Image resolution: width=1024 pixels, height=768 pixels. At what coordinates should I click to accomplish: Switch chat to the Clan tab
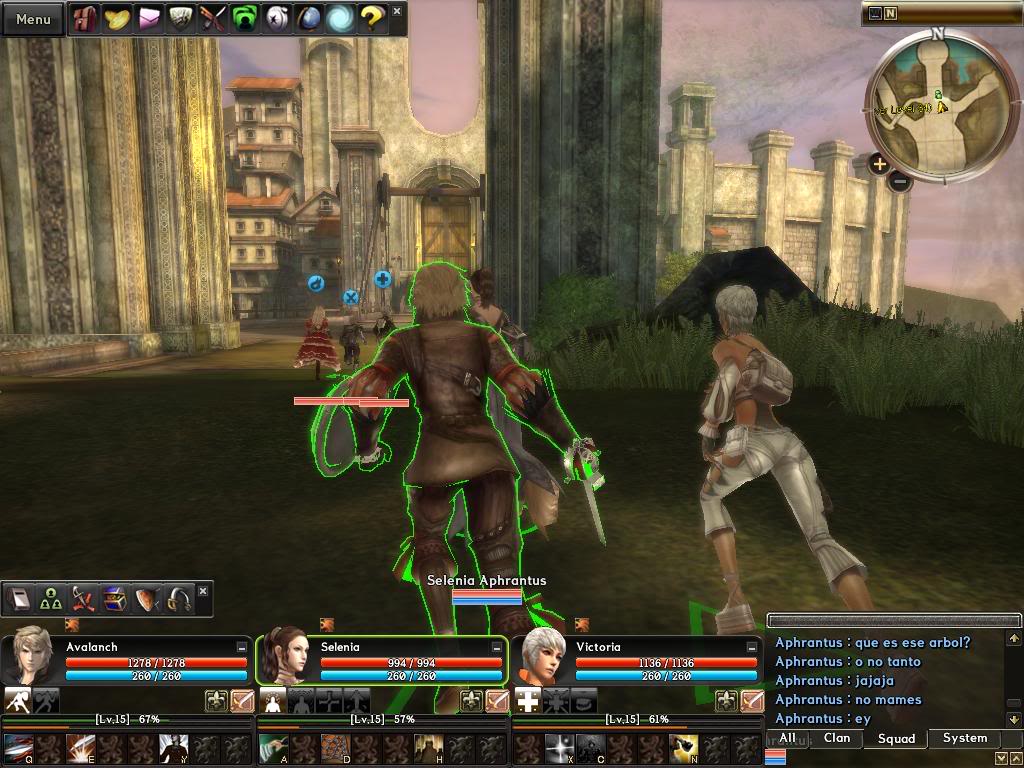(837, 738)
